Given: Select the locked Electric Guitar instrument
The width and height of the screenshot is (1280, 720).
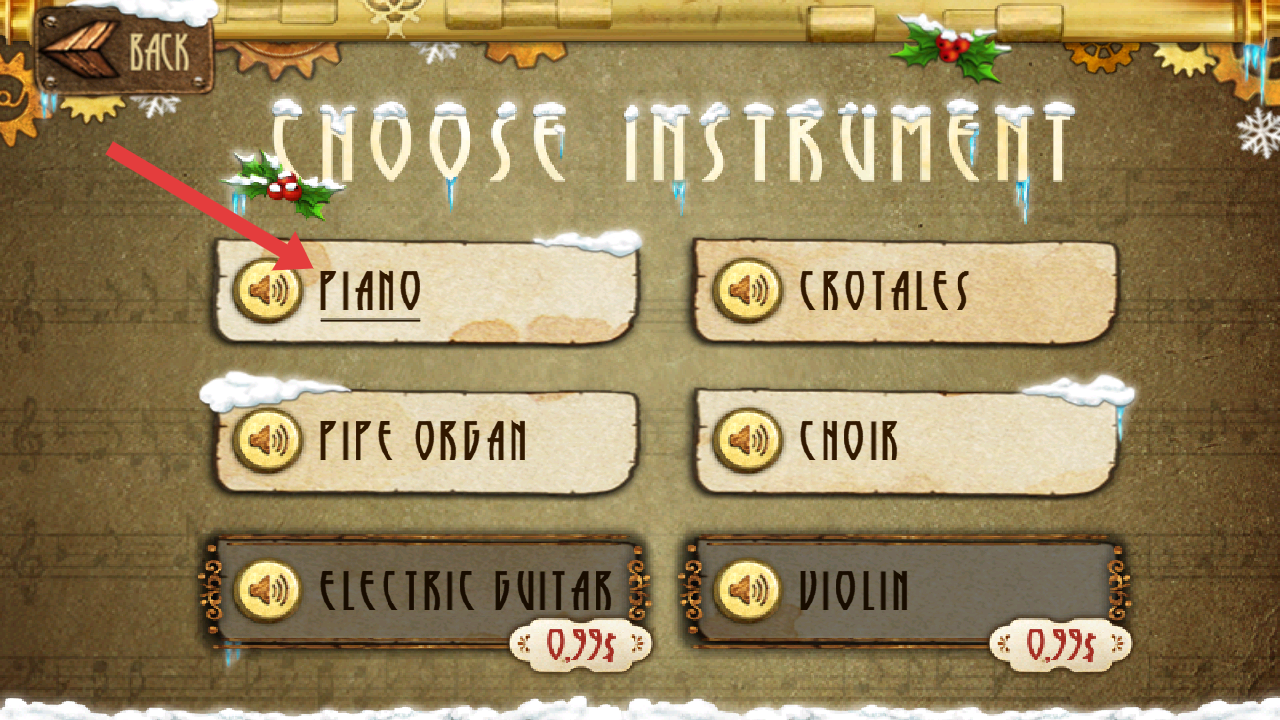Looking at the screenshot, I should [450, 590].
